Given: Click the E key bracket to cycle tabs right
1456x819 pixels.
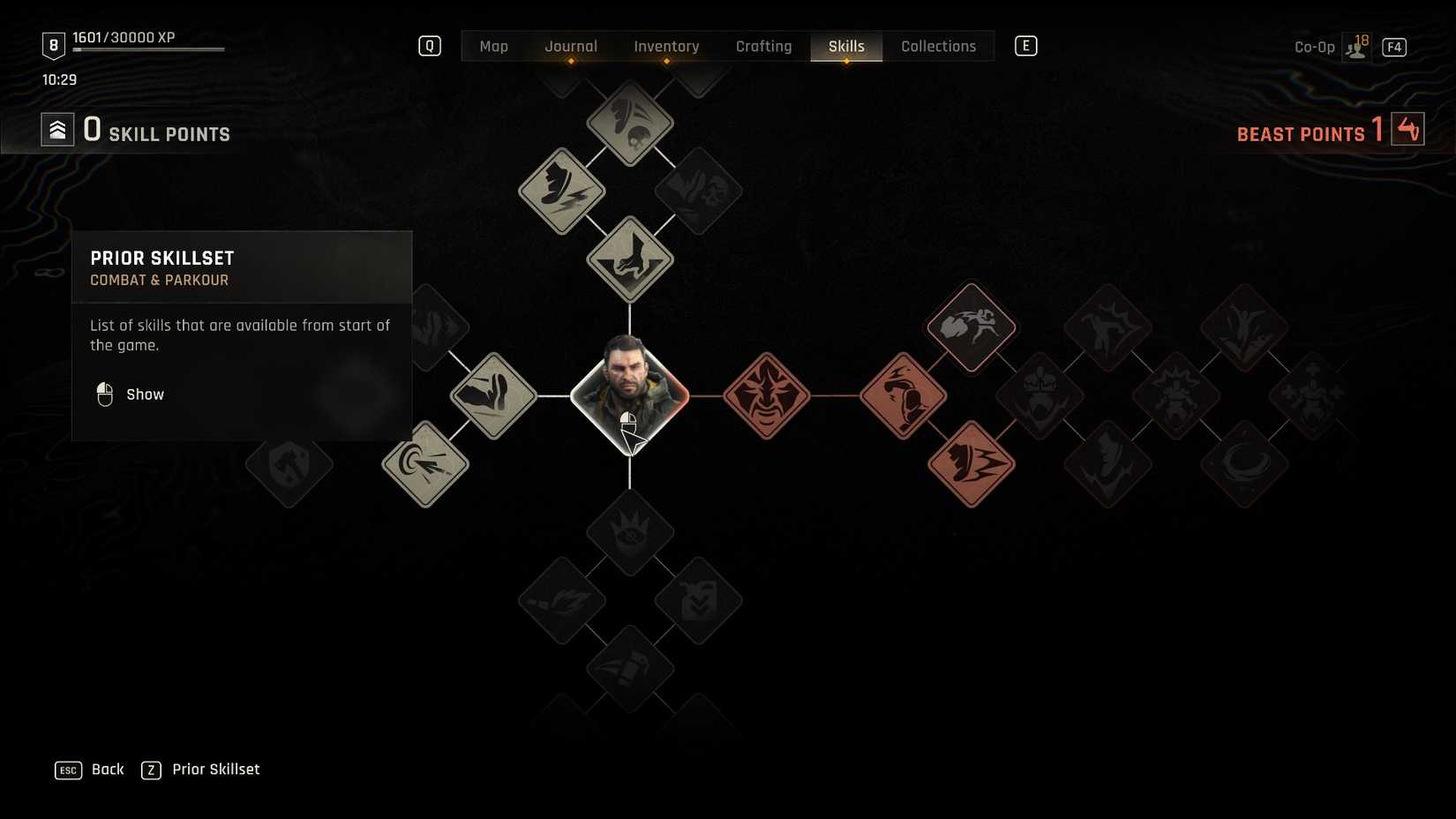Looking at the screenshot, I should [1024, 45].
